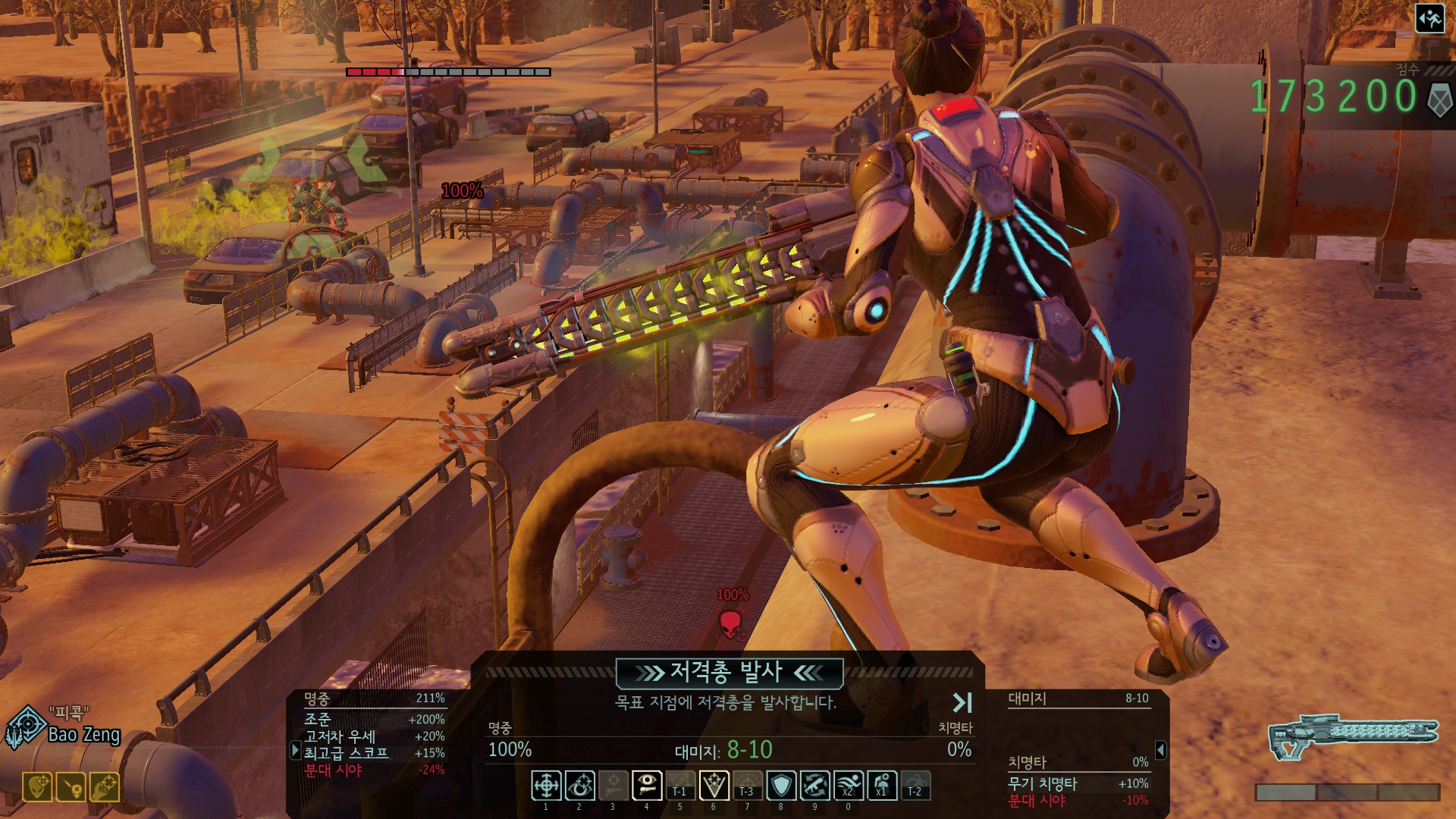
Task: Select the crosshair fire weapon ability
Action: pos(546,786)
